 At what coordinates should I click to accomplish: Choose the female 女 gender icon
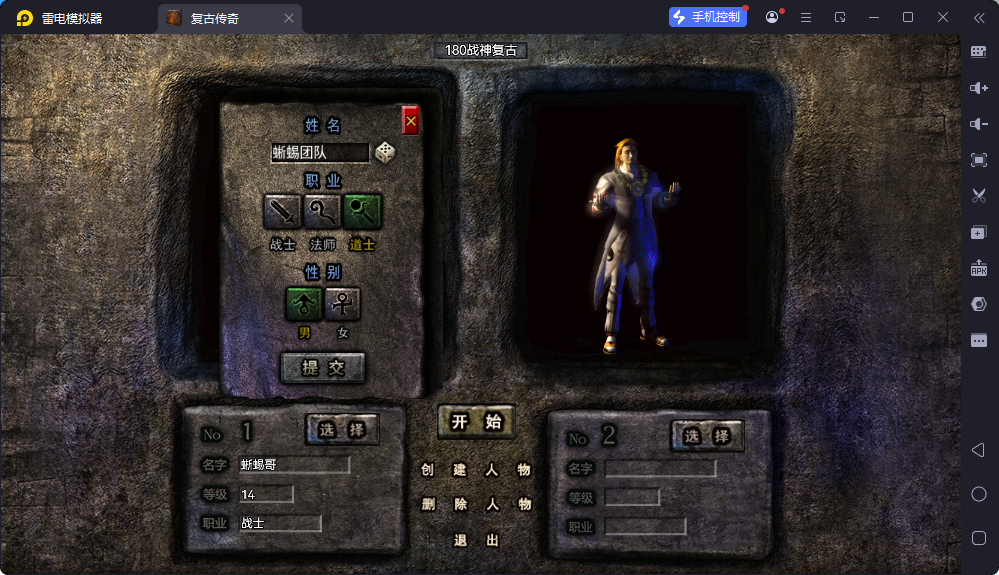[343, 303]
